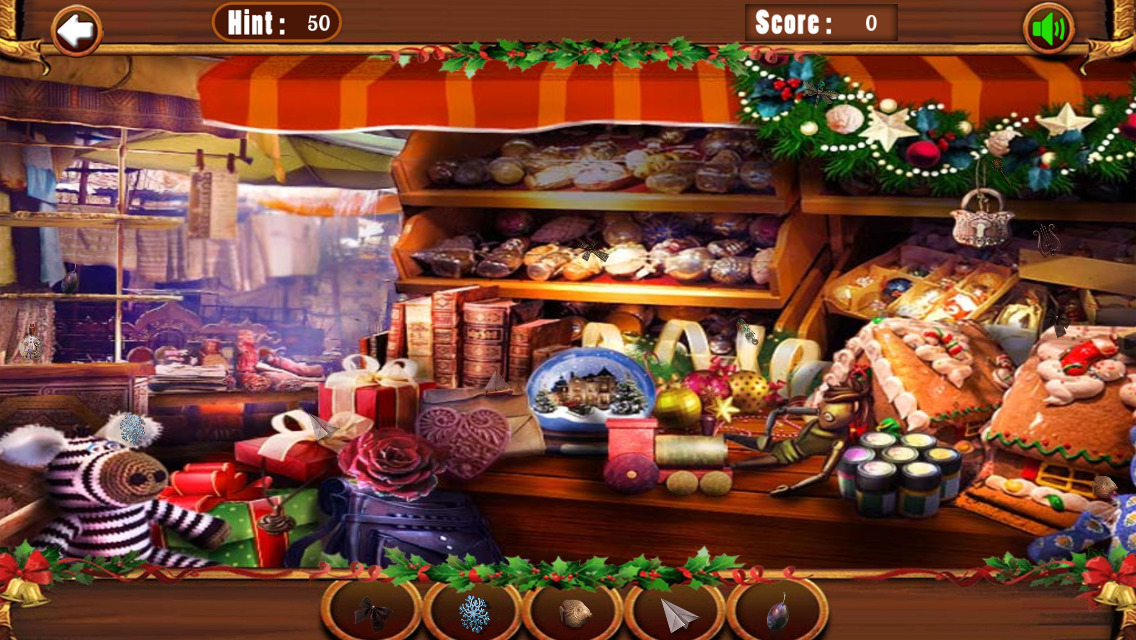Toggle the green sound speaker button
The height and width of the screenshot is (640, 1136).
(x=1048, y=30)
